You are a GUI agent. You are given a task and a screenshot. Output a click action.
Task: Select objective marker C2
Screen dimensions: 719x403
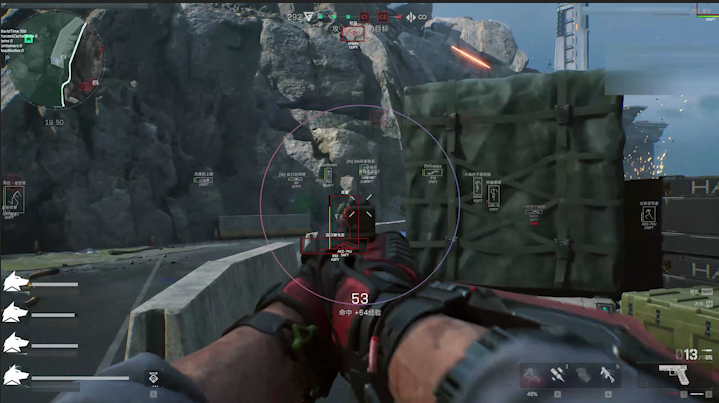pos(384,16)
